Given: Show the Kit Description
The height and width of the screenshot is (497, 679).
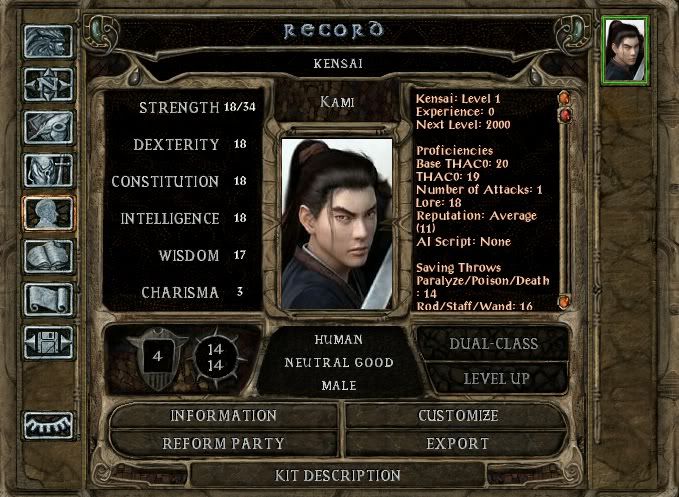Looking at the screenshot, I should point(338,475).
